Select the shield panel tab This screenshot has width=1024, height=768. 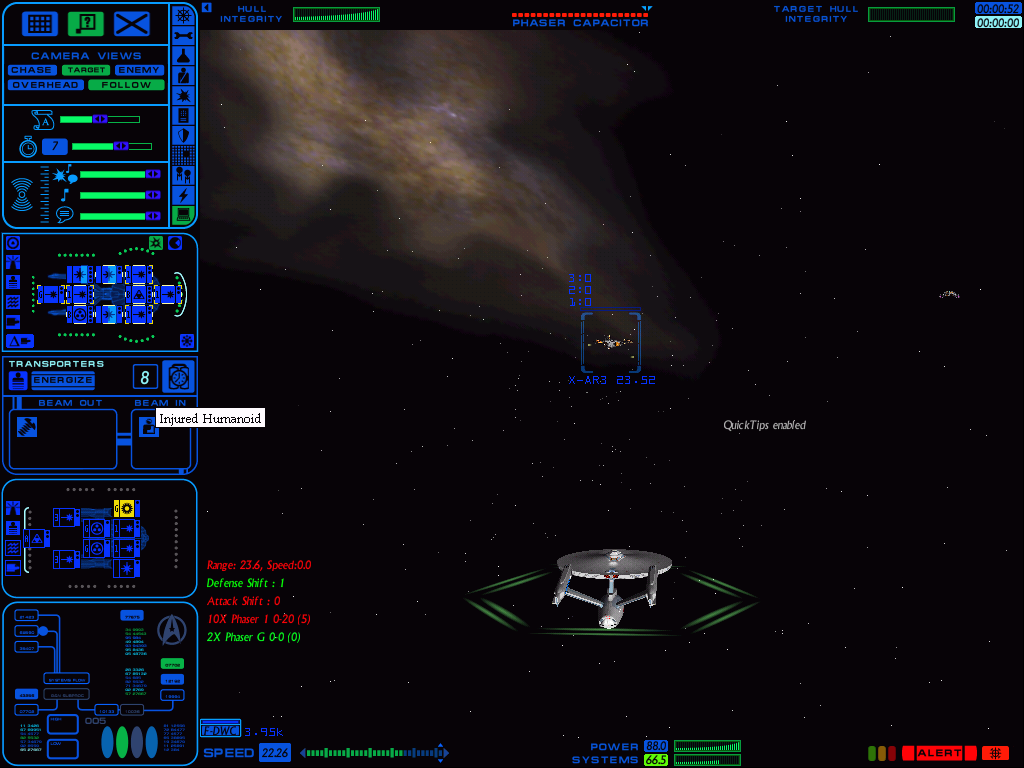(x=183, y=135)
